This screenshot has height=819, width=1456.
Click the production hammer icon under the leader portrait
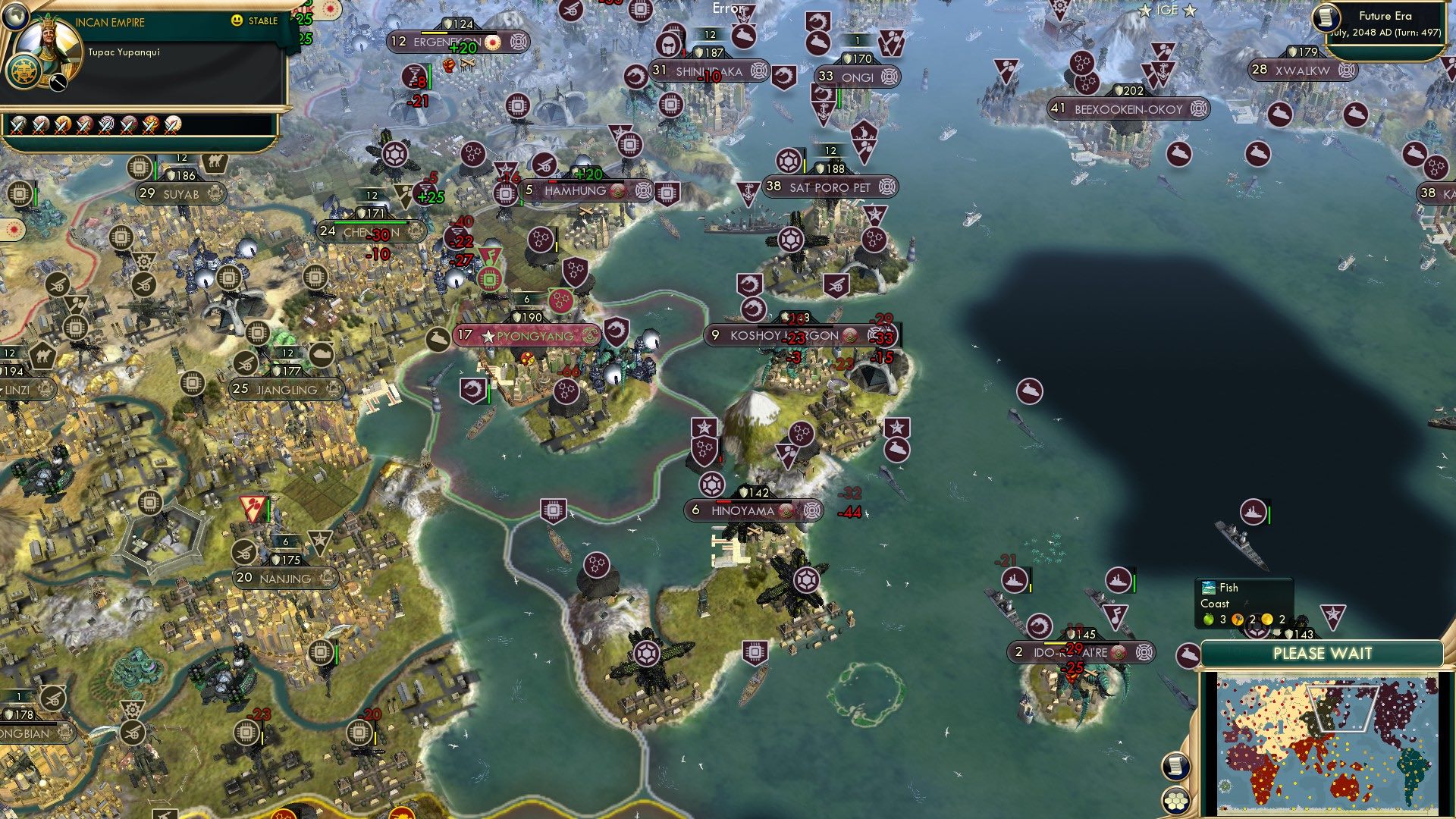58,82
